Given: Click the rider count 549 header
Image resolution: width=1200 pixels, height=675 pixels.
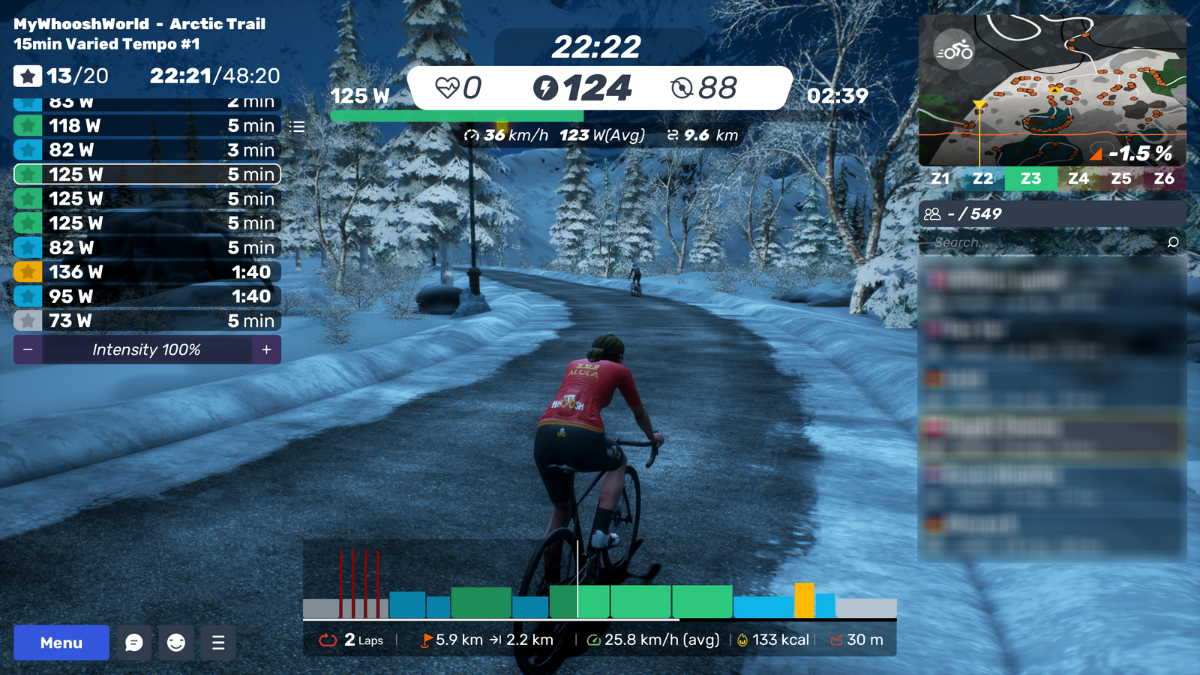Looking at the screenshot, I should [x=1052, y=213].
